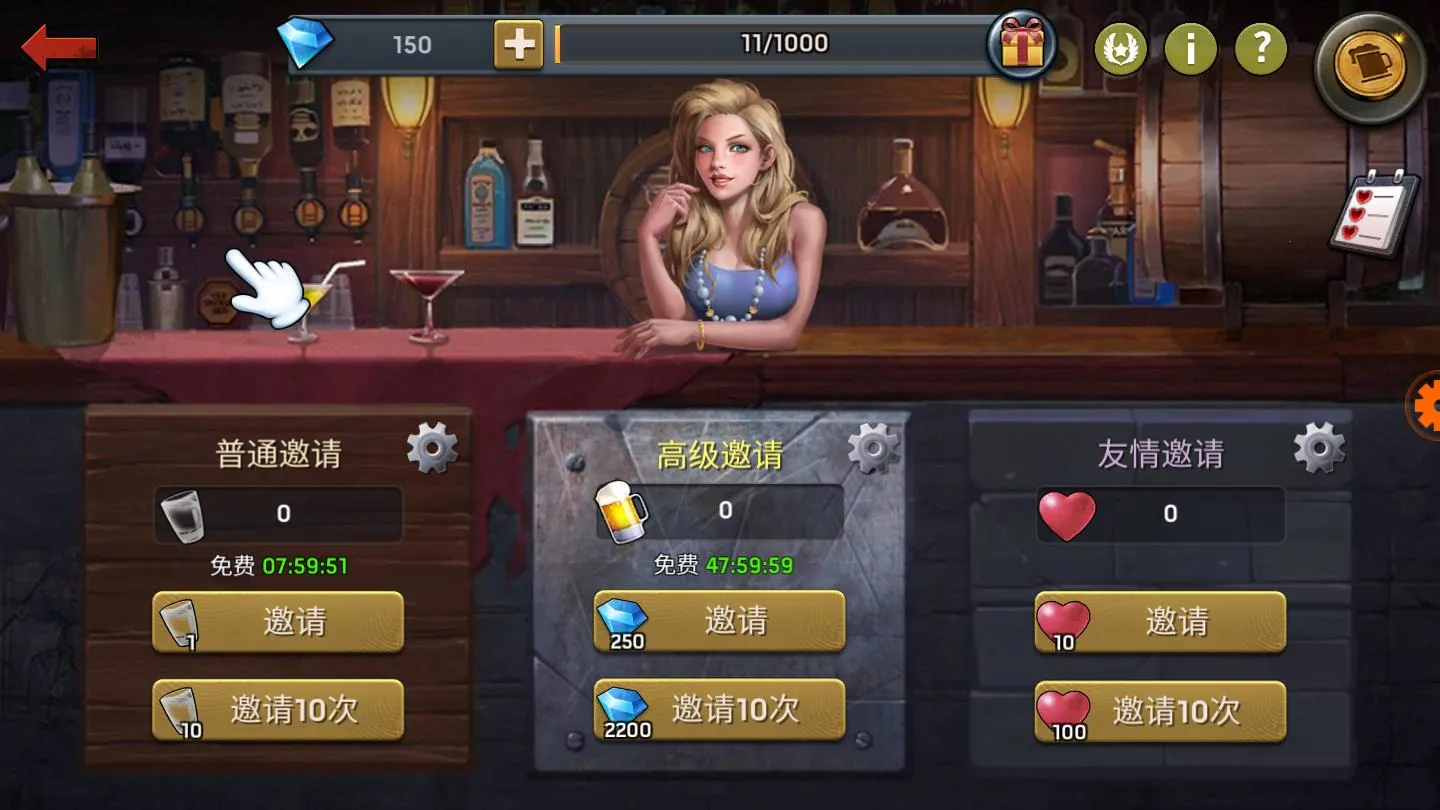
Task: Open settings gear on 友情邀请 panel
Action: click(x=1318, y=447)
